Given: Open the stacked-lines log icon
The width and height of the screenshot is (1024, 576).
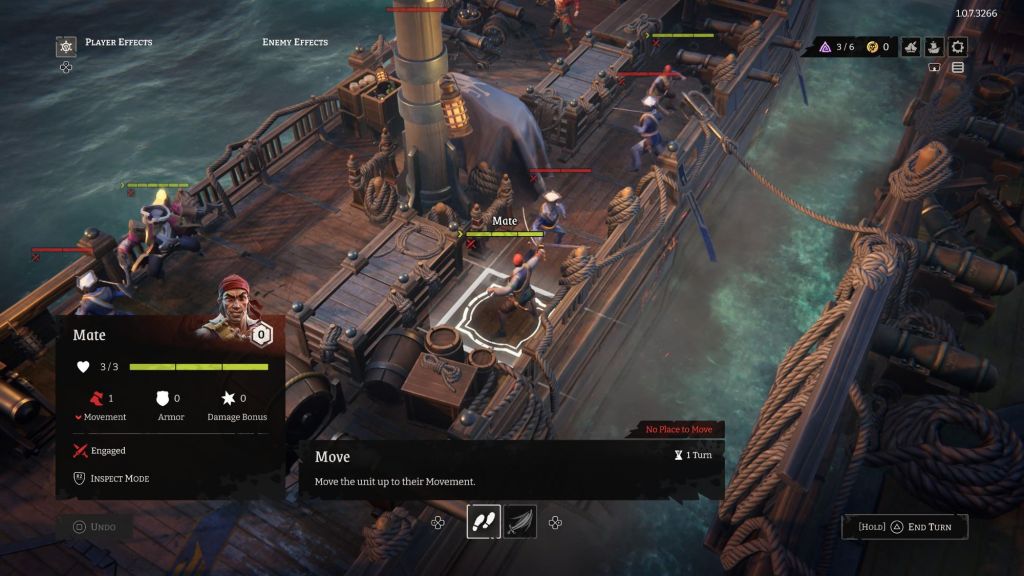Looking at the screenshot, I should coord(958,68).
